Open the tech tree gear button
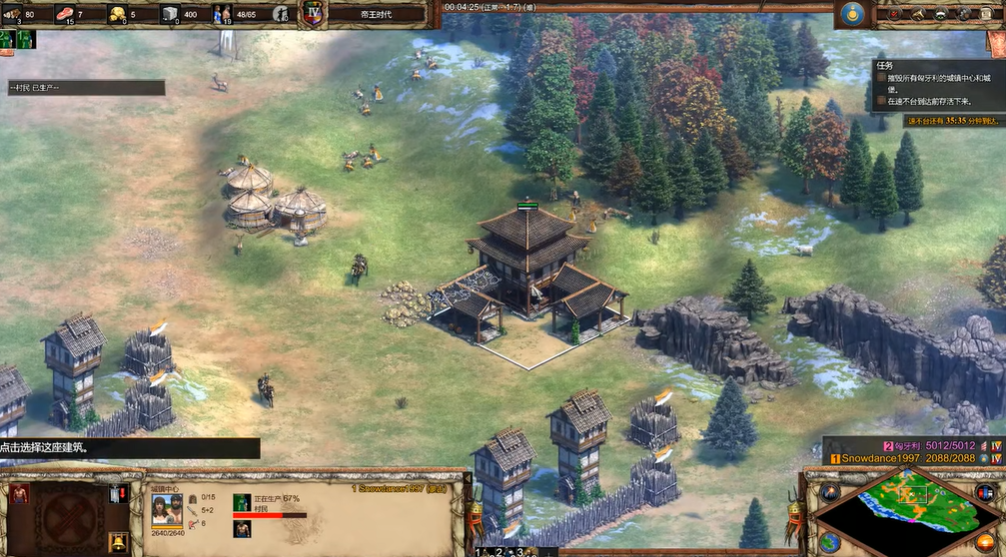The width and height of the screenshot is (1006, 557). [x=964, y=14]
